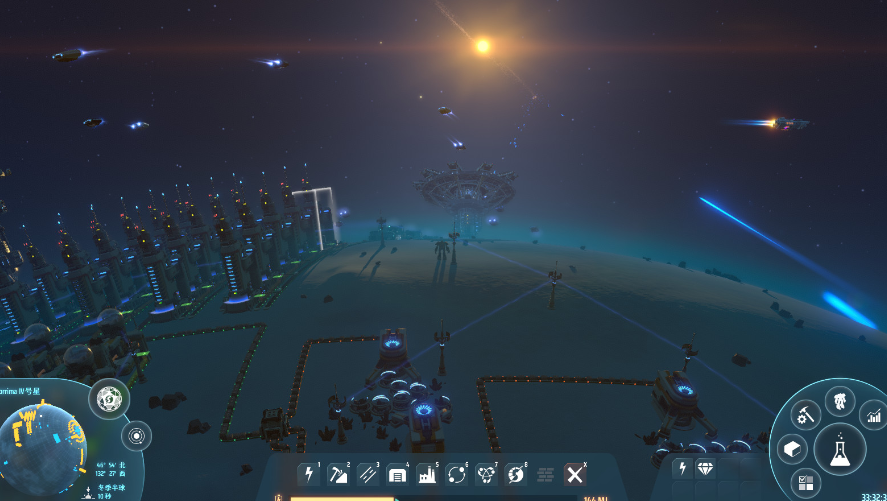The image size is (887, 501).
Task: Open the Dyson sphere editor view
Action: (108, 399)
